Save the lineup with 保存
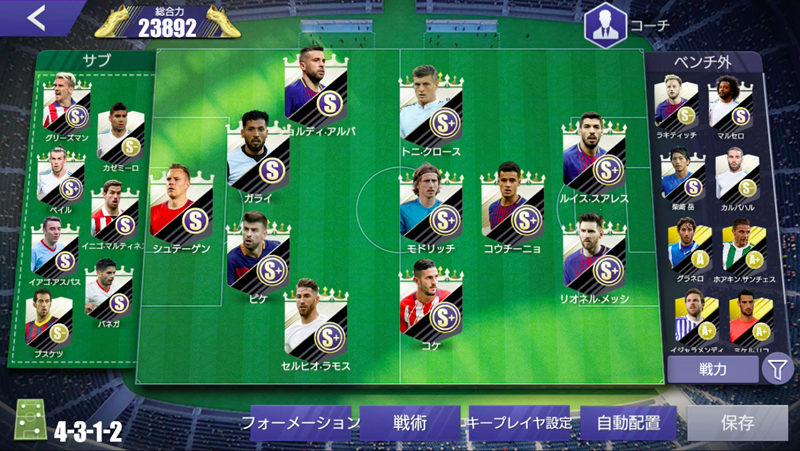800x451 pixels. 737,422
